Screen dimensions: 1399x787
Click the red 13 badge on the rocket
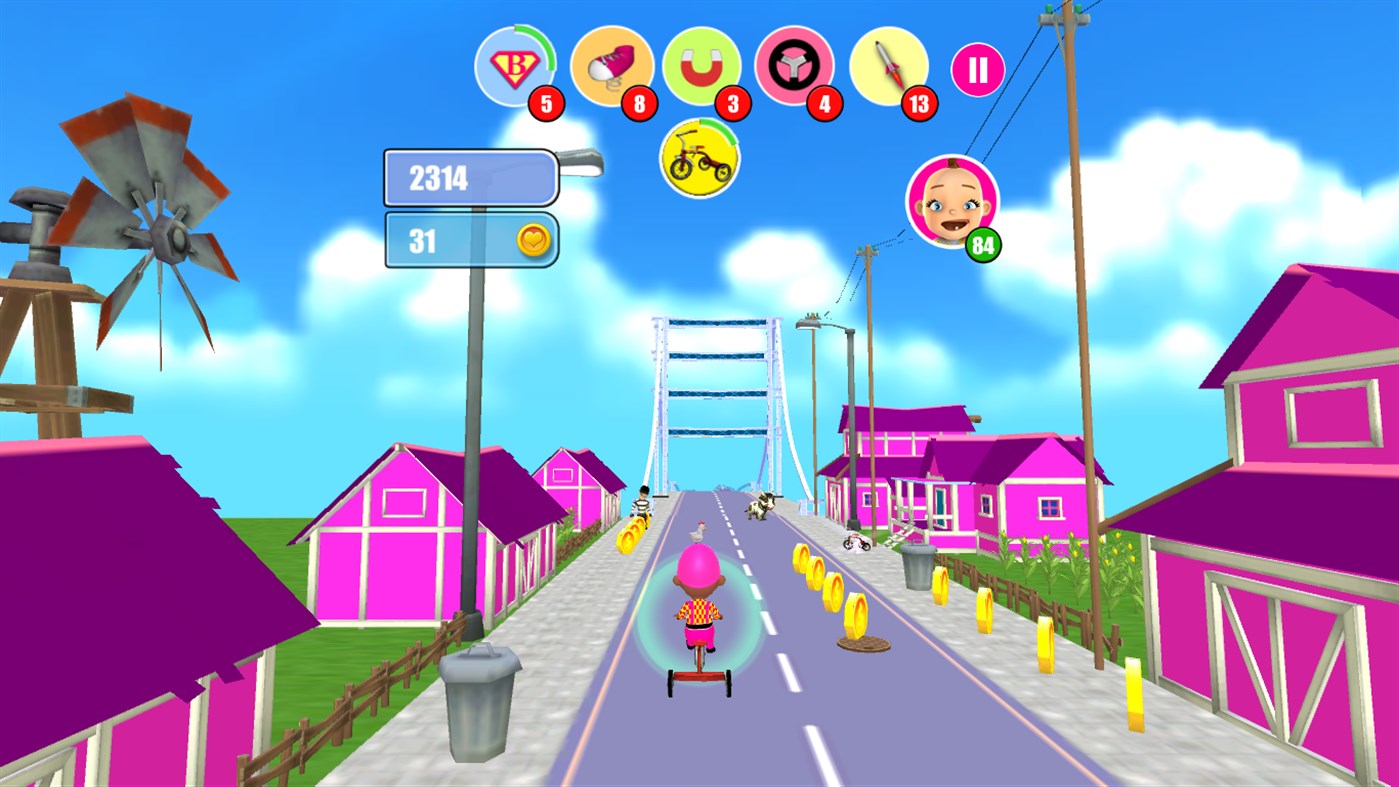[x=919, y=103]
